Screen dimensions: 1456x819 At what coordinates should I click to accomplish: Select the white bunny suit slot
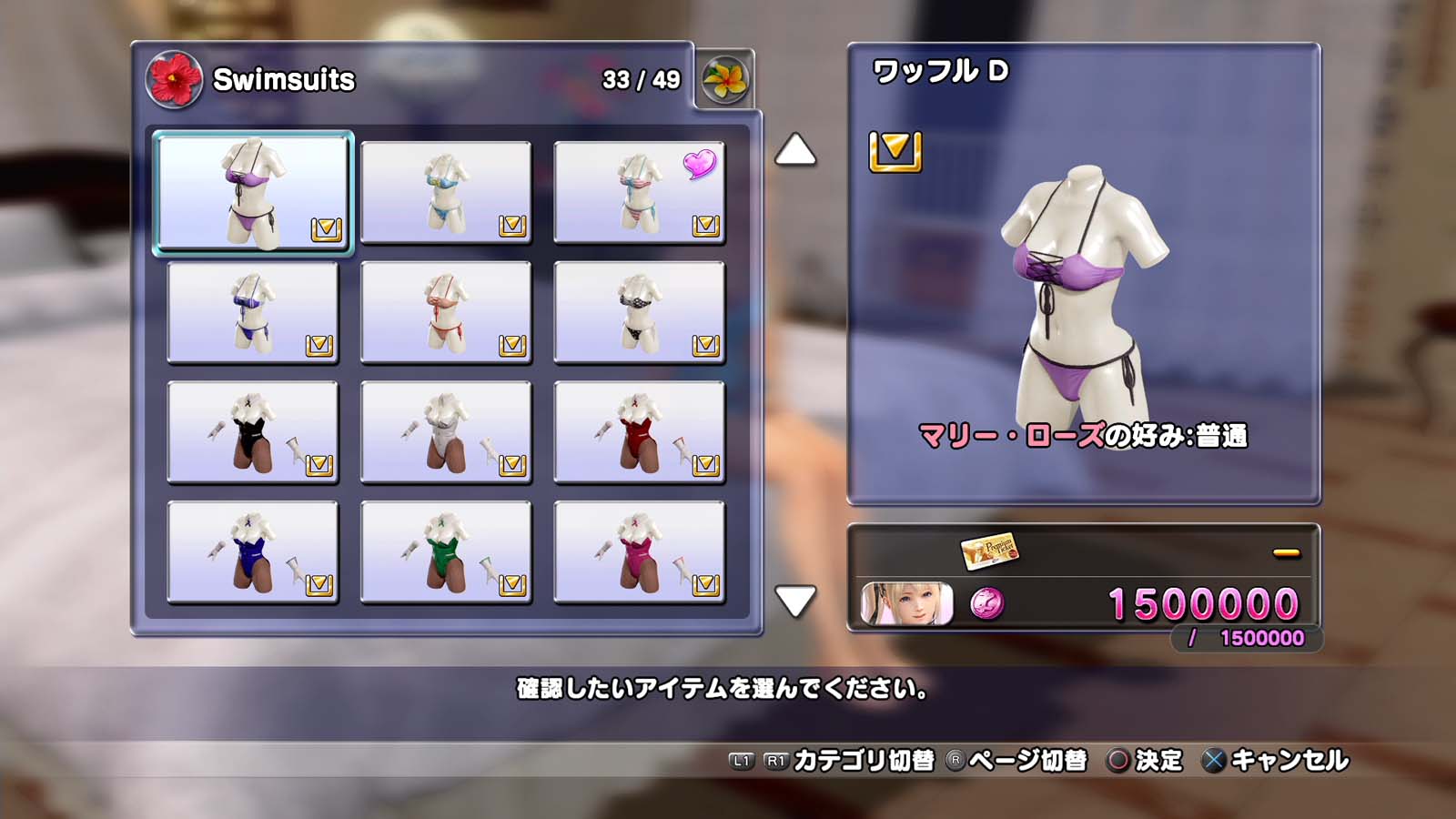(446, 432)
